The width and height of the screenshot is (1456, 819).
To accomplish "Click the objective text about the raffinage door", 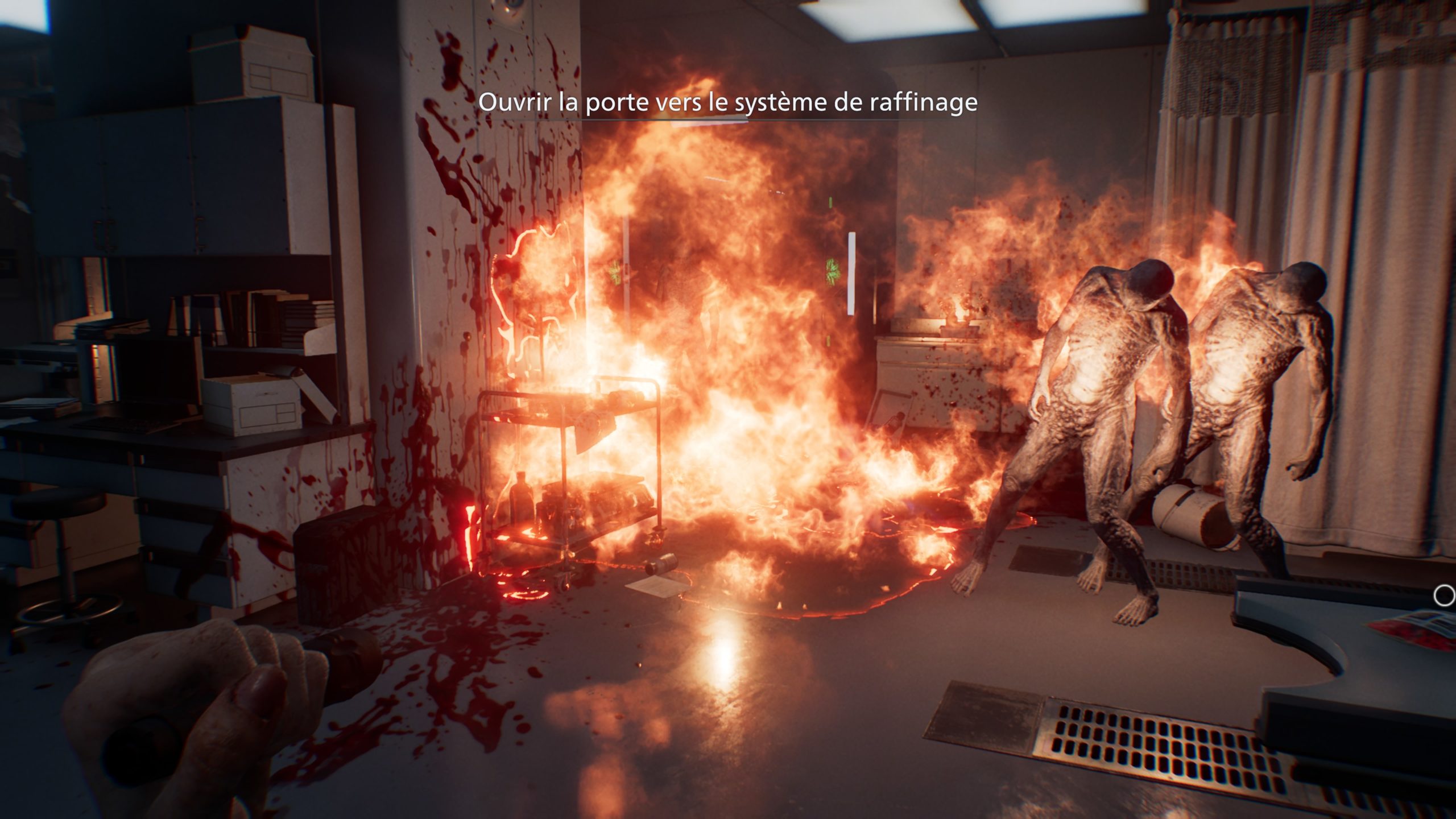I will click(x=727, y=102).
